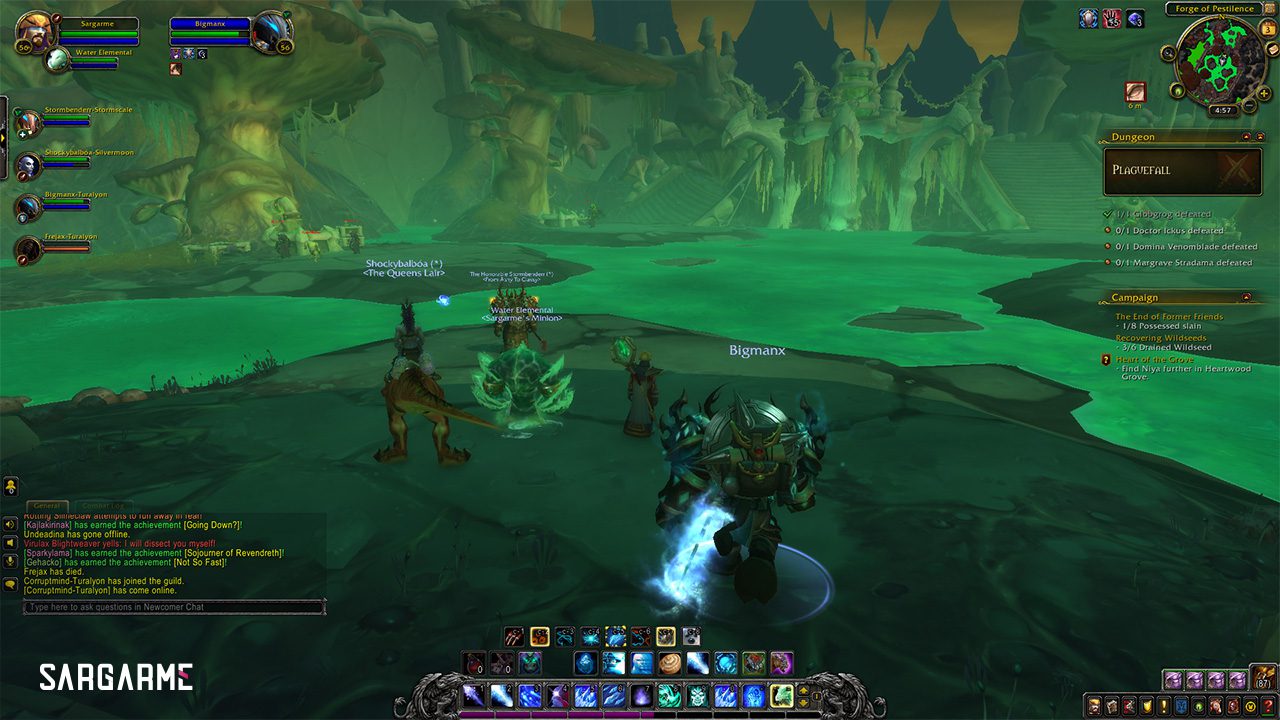Open the backpack showing 87 free slots
Image resolution: width=1280 pixels, height=720 pixels.
click(x=1264, y=679)
